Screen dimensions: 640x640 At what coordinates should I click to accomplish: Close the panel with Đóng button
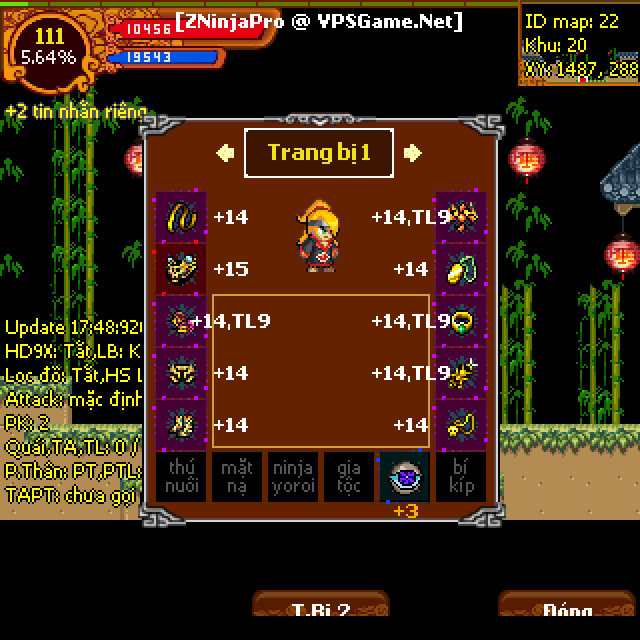point(567,610)
